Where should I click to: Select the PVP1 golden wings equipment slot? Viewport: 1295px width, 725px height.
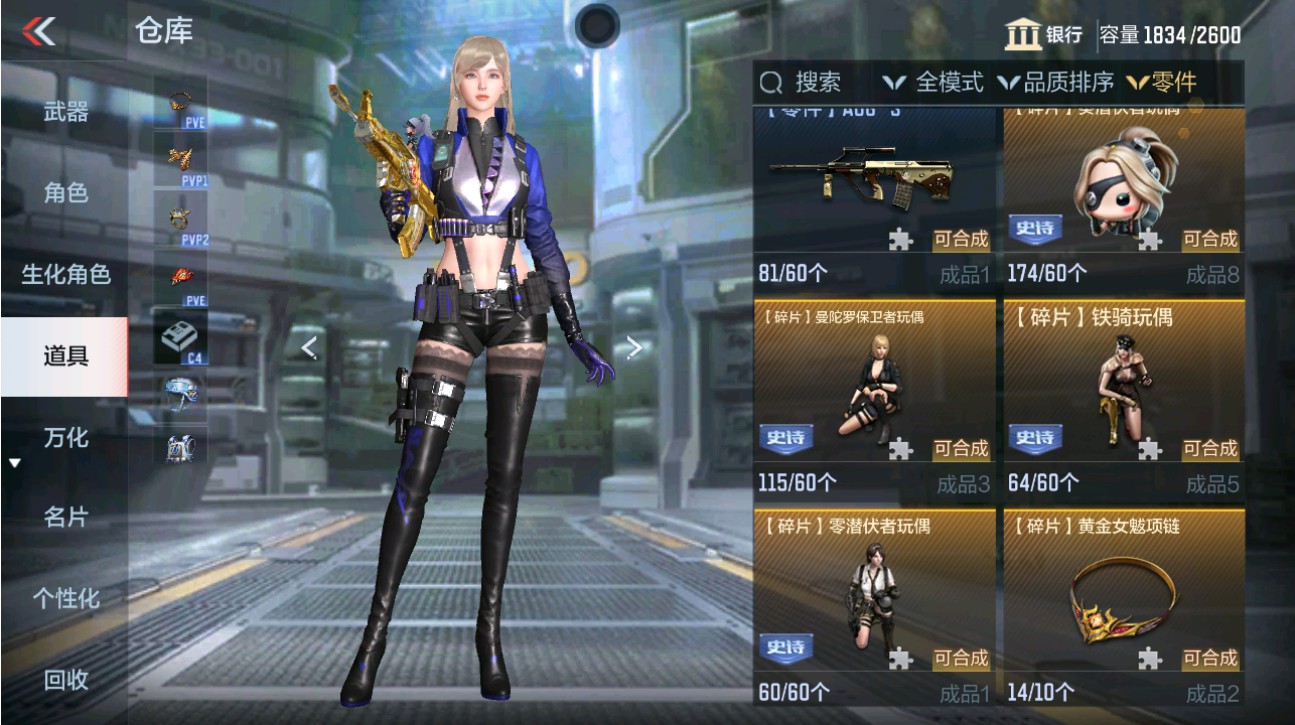pyautogui.click(x=181, y=160)
